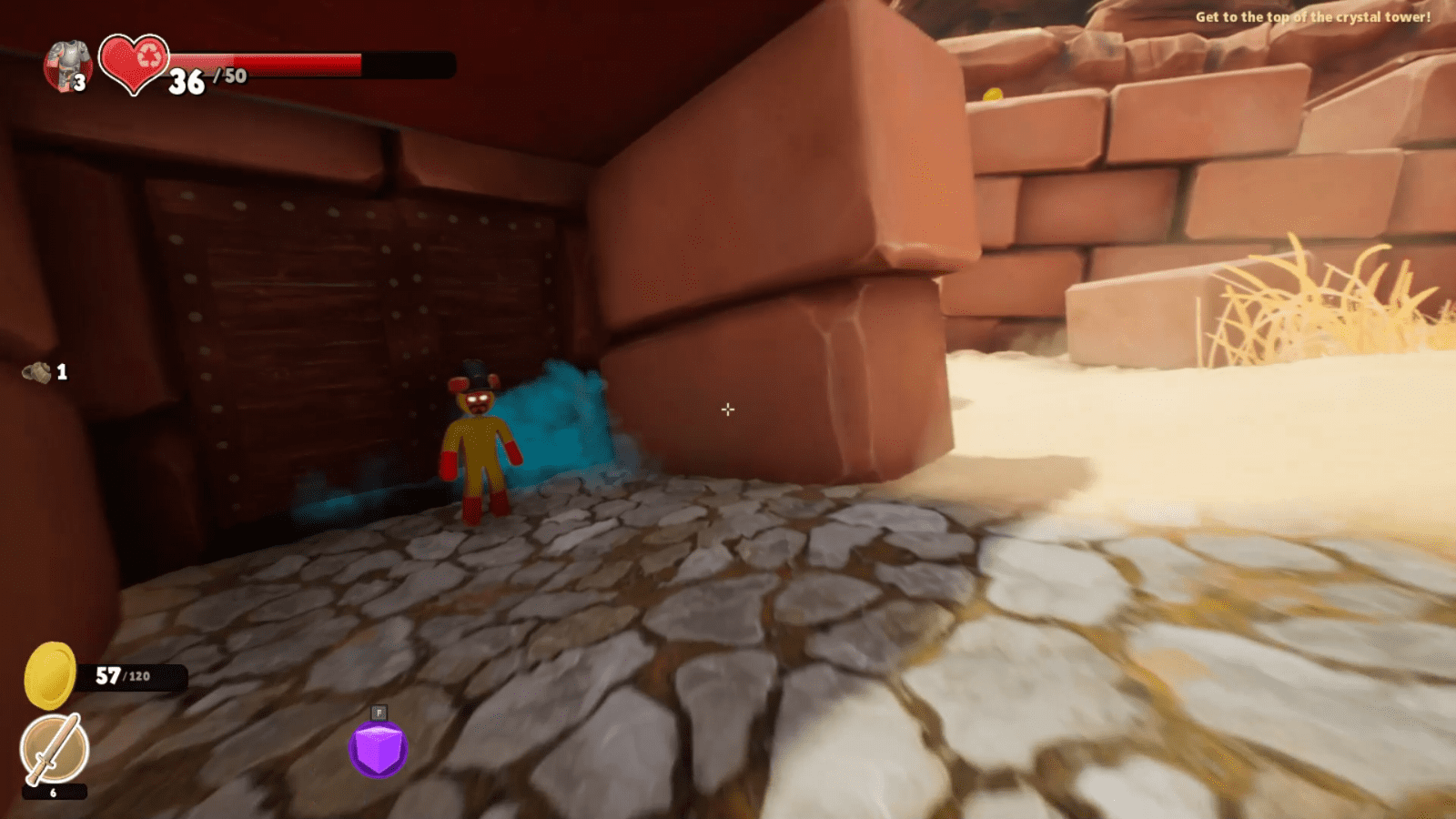Toggle the mushroom counter showing 1

[61, 370]
